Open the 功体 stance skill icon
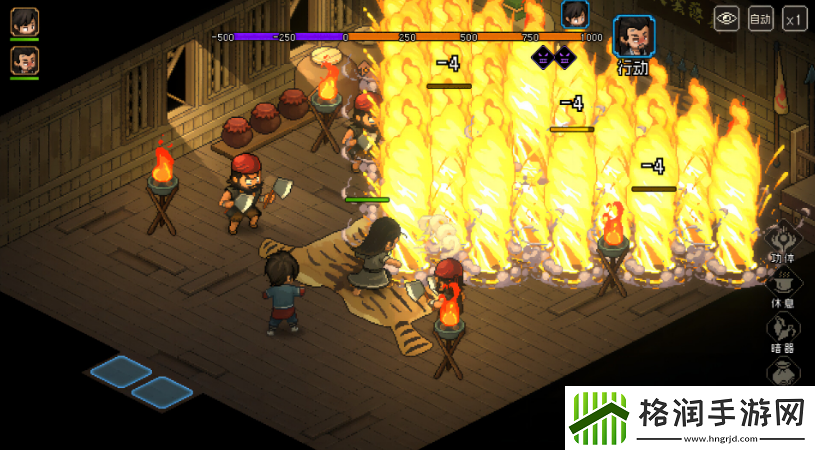815x450 pixels. pos(783,241)
